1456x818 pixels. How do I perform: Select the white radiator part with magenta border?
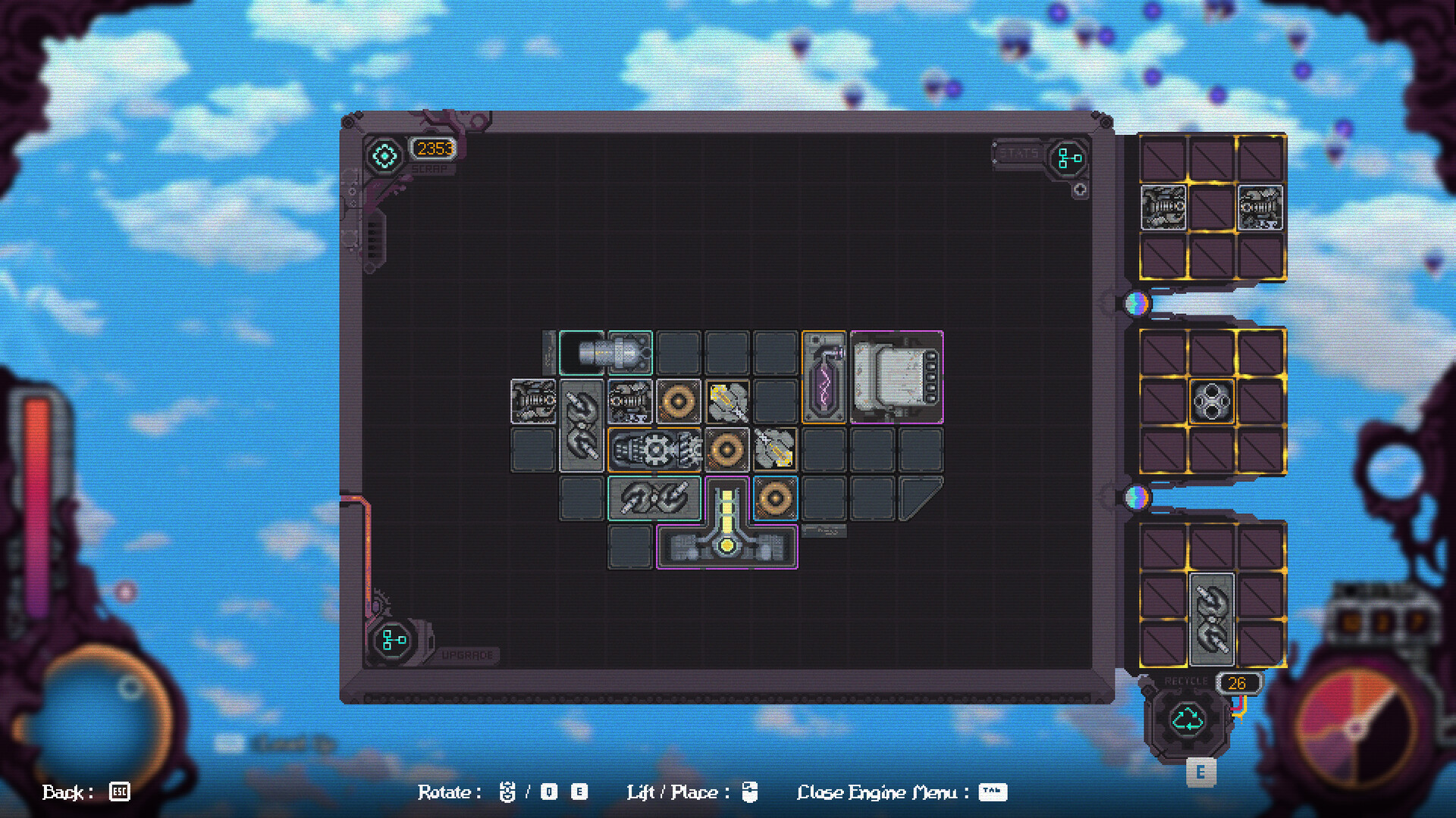pyautogui.click(x=897, y=377)
